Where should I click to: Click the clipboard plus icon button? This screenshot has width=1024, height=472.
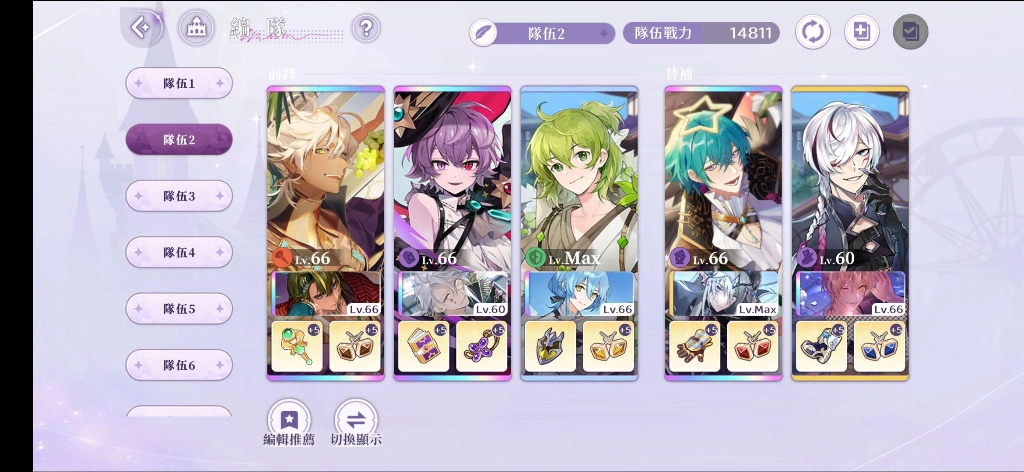861,32
